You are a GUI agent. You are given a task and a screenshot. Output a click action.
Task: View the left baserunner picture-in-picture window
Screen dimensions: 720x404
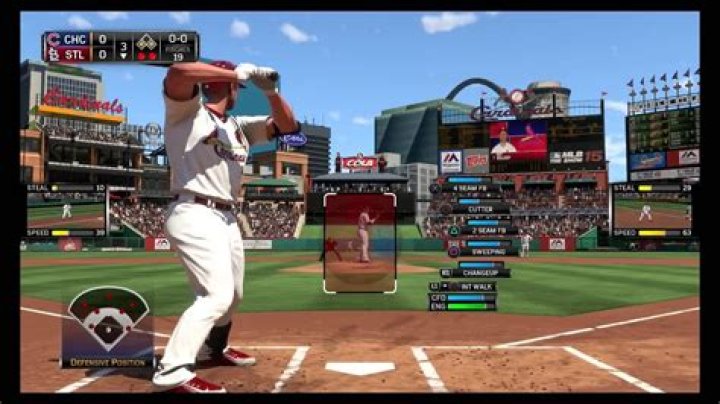(x=66, y=210)
